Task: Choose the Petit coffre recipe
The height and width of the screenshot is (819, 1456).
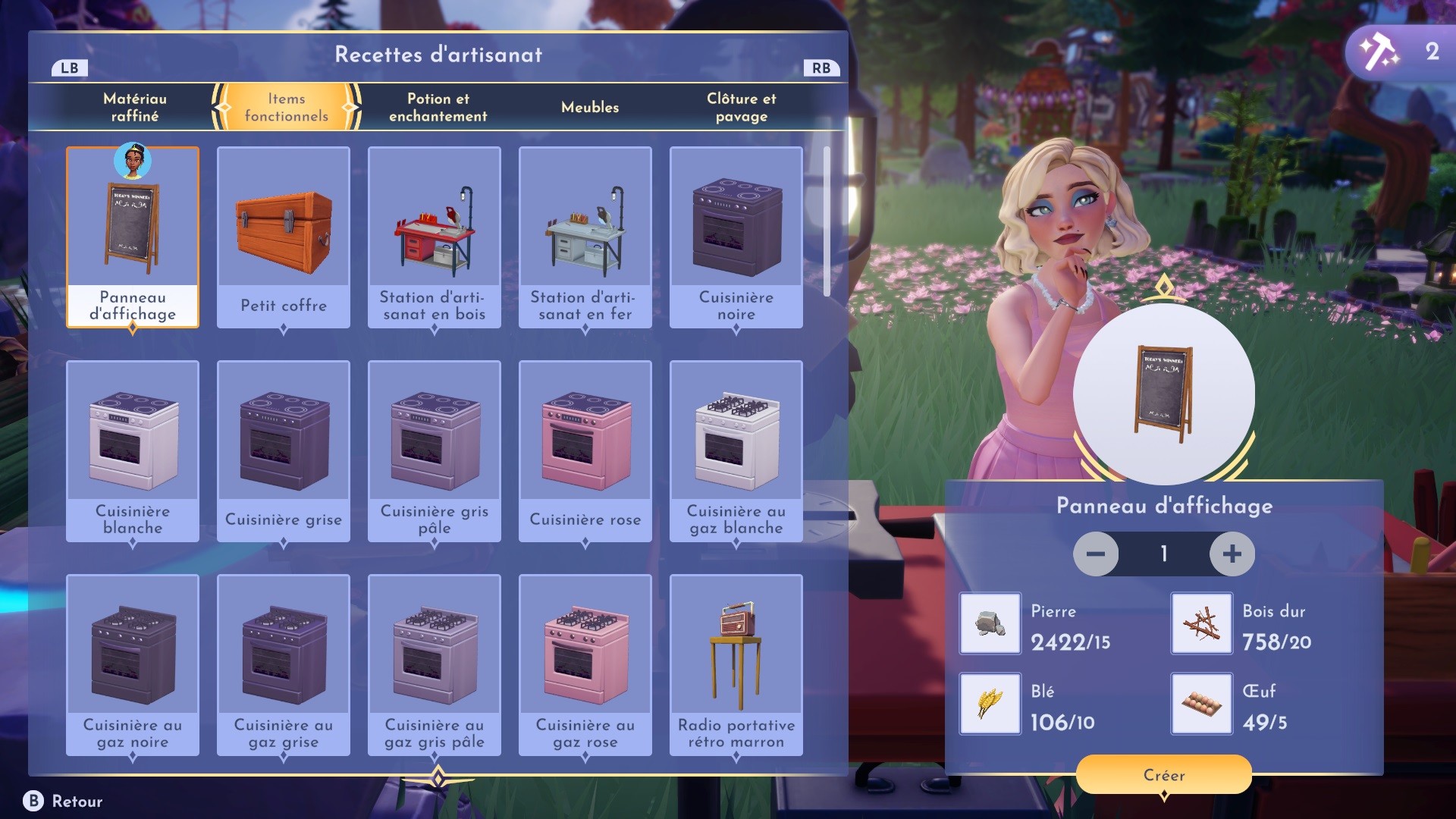Action: click(284, 237)
